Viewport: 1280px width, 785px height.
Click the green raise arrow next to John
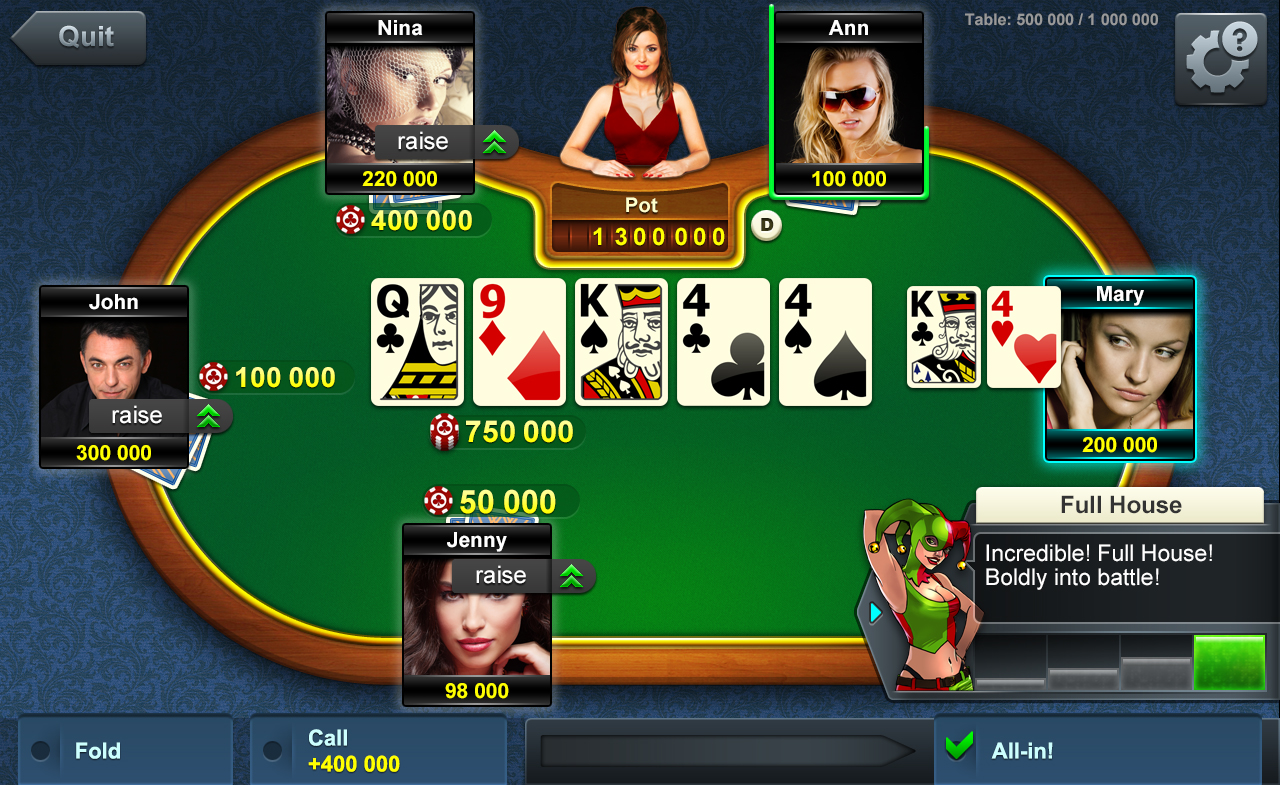tap(209, 416)
